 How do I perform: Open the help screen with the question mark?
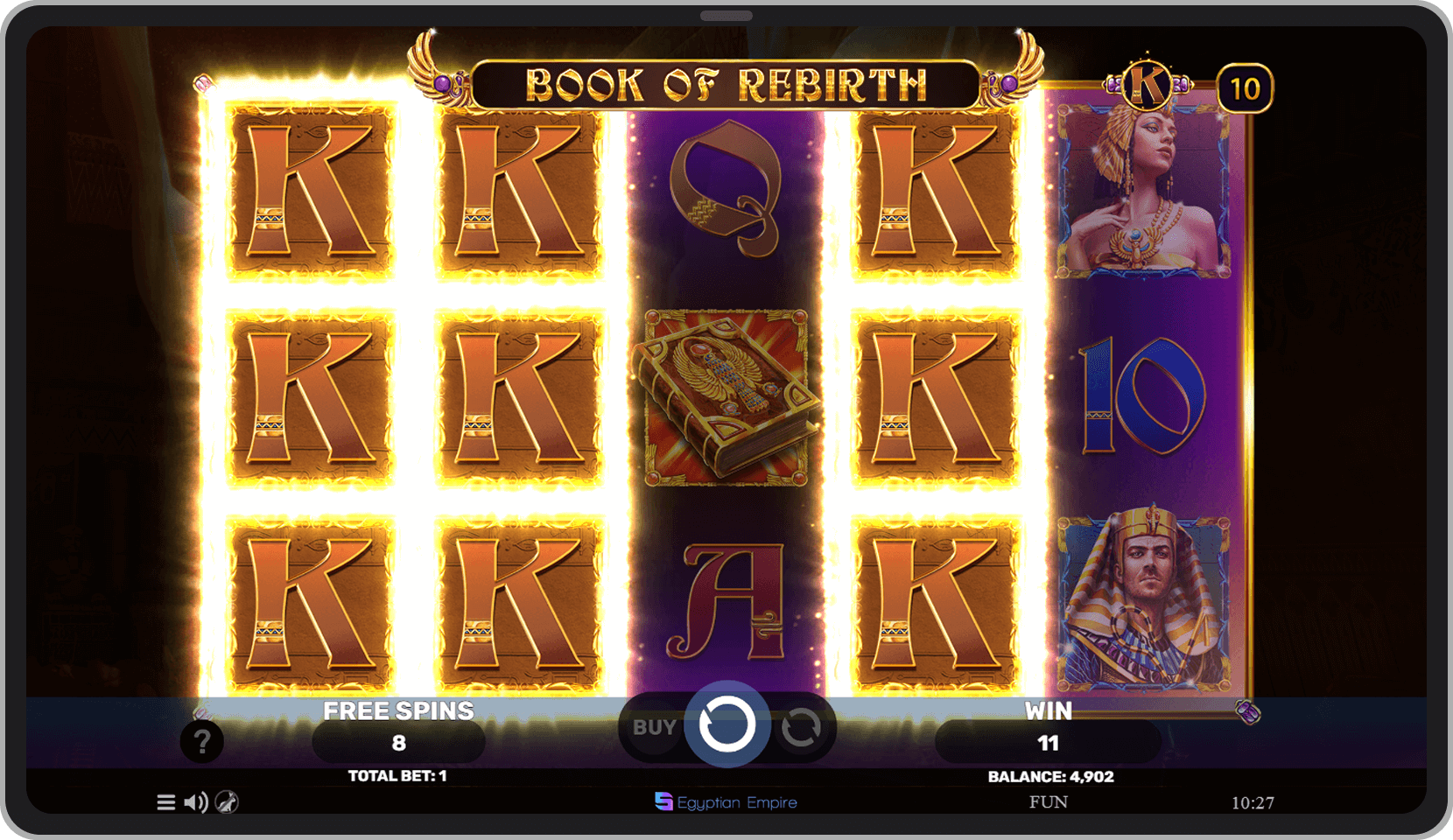point(203,742)
